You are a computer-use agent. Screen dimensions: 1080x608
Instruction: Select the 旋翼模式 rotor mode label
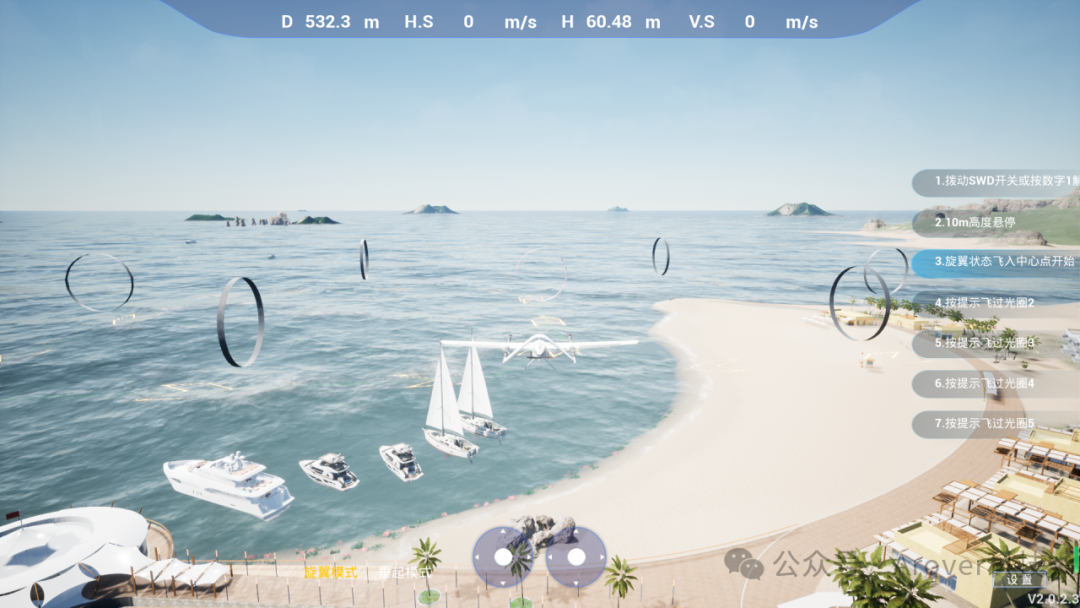point(331,573)
